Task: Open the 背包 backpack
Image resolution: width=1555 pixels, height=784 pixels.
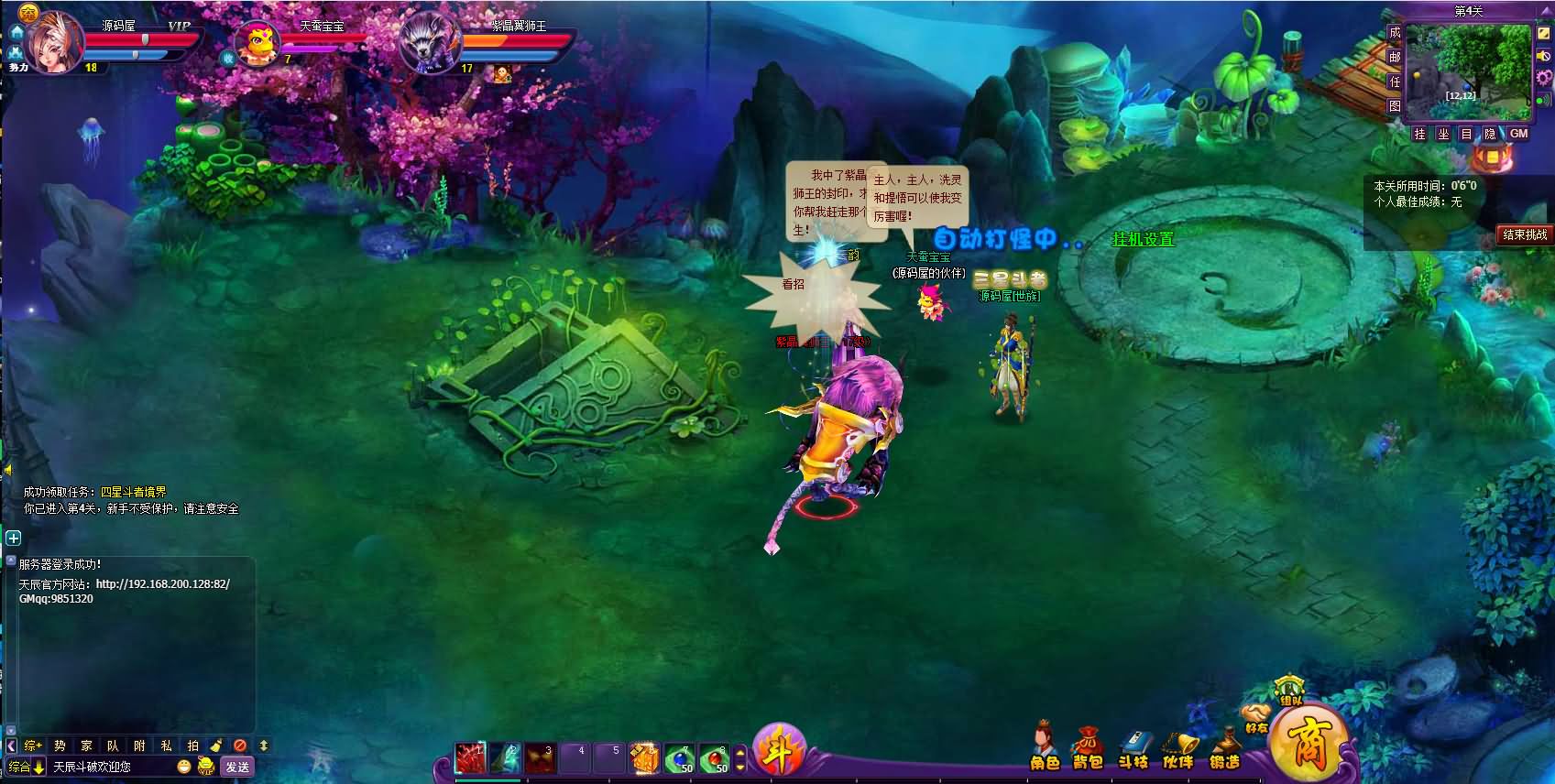Action: click(x=1088, y=748)
